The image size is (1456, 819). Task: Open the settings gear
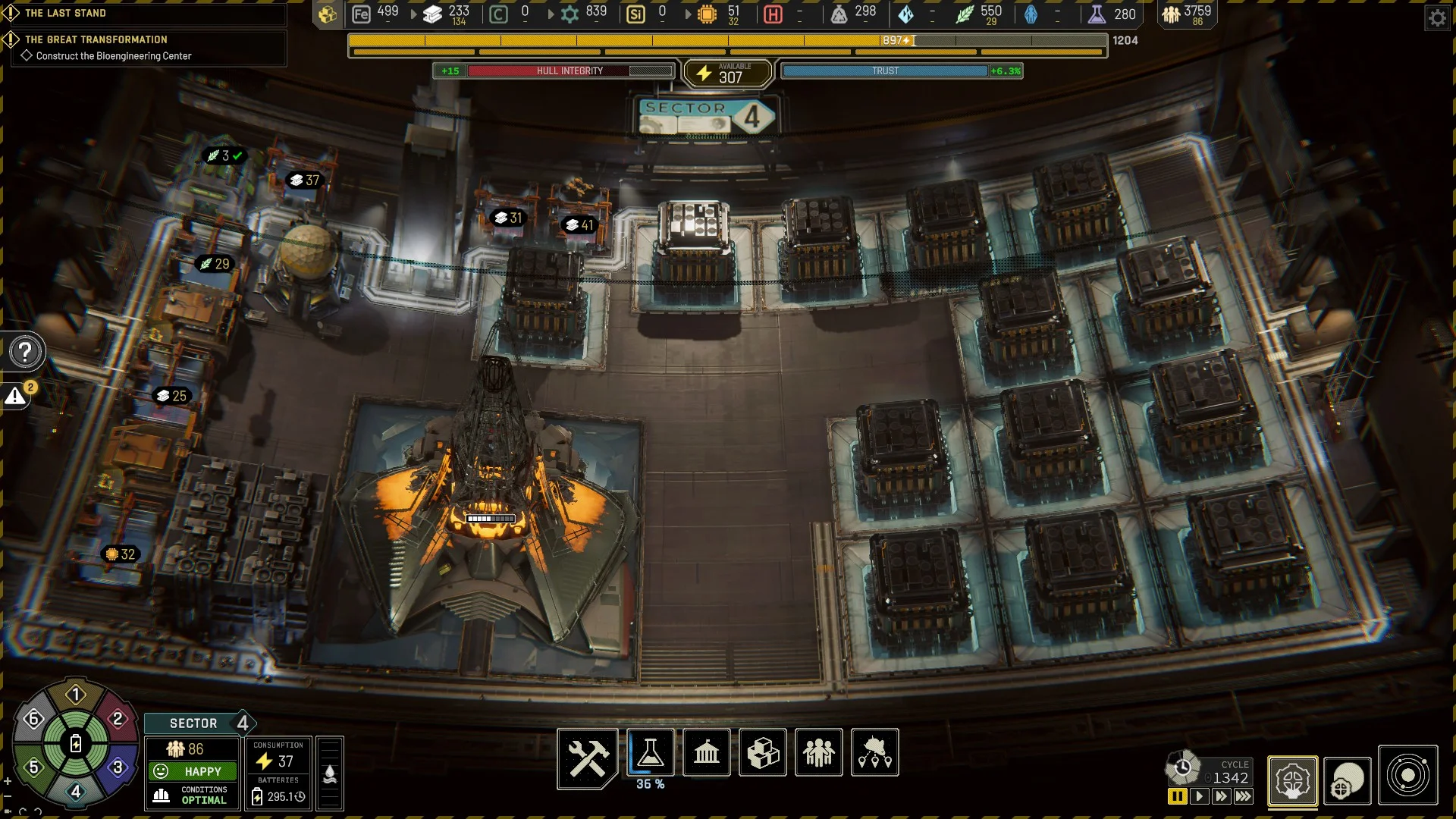[1437, 17]
